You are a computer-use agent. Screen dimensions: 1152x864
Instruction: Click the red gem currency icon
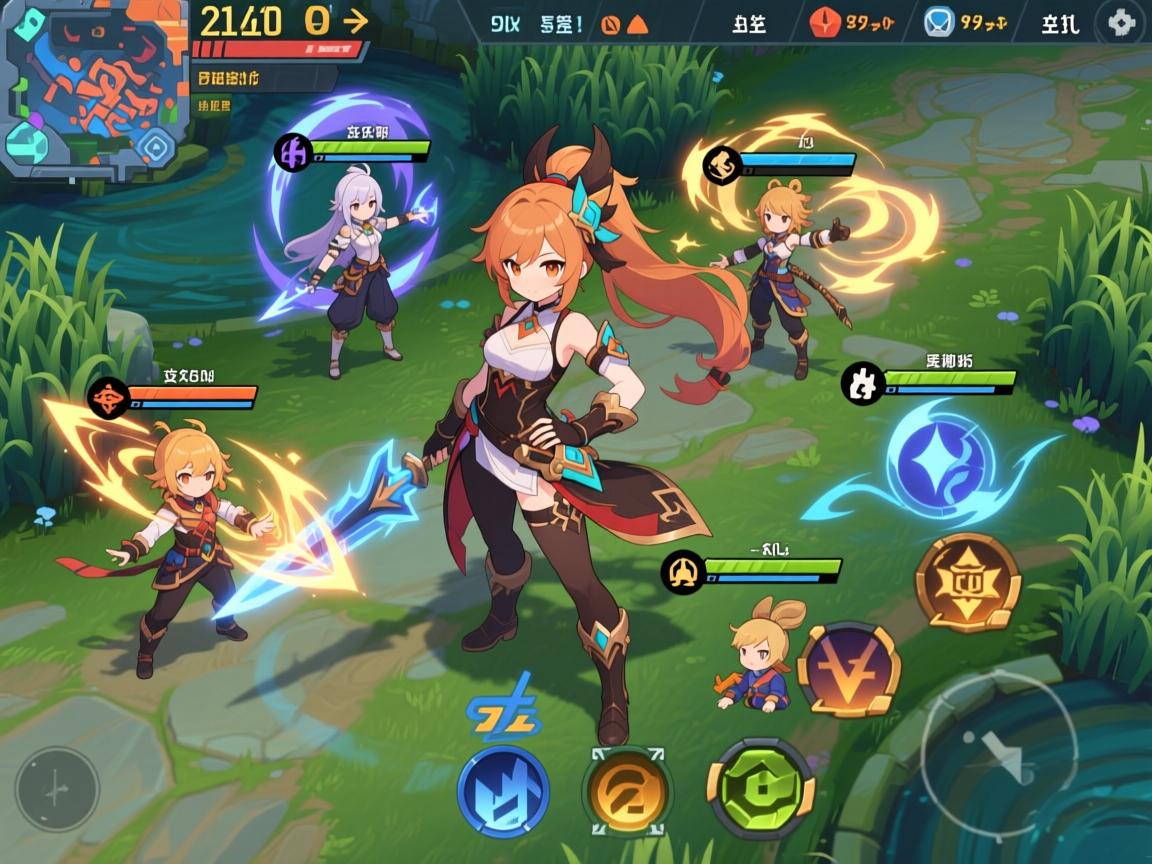(x=826, y=22)
